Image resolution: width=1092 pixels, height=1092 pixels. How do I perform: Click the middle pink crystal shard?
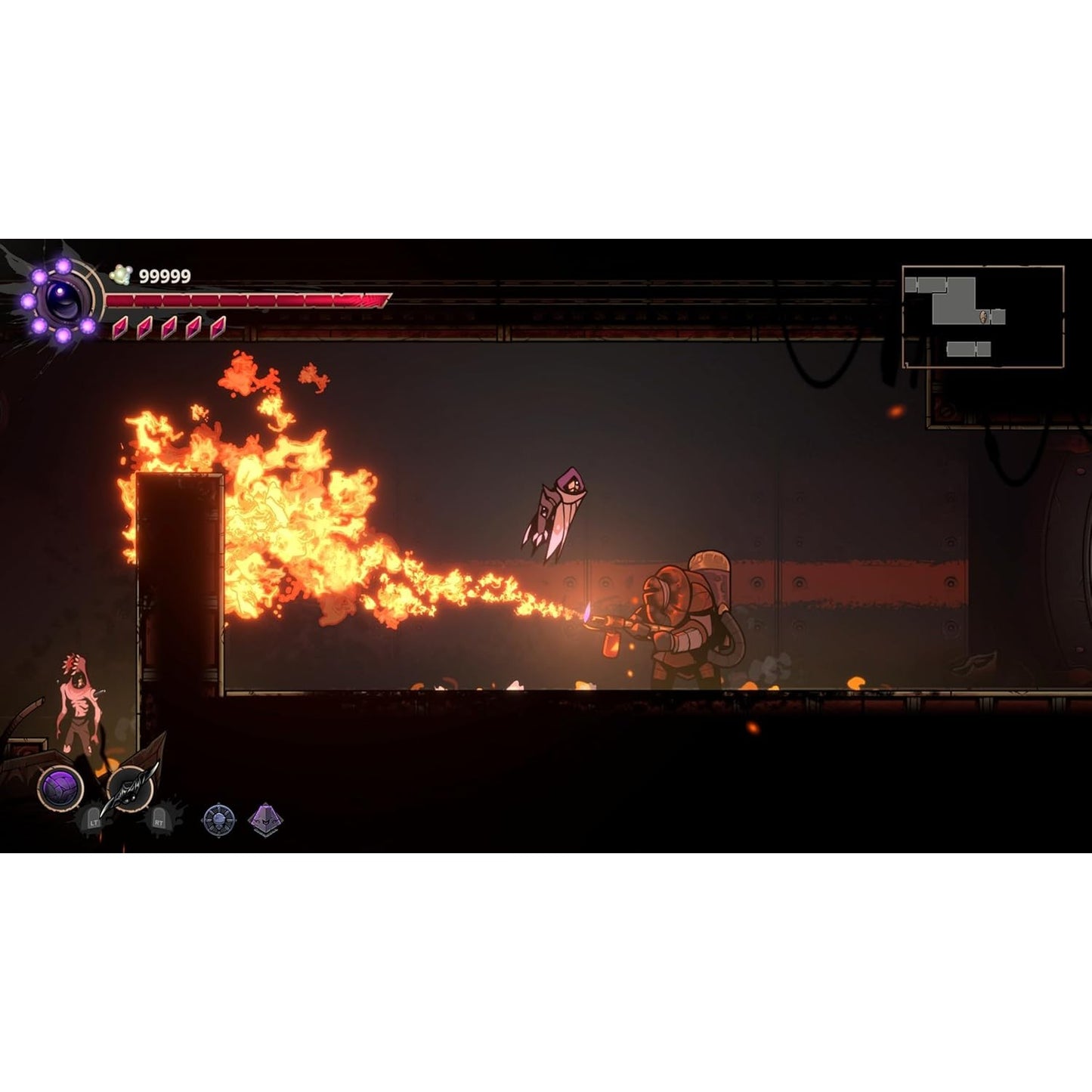tap(168, 327)
